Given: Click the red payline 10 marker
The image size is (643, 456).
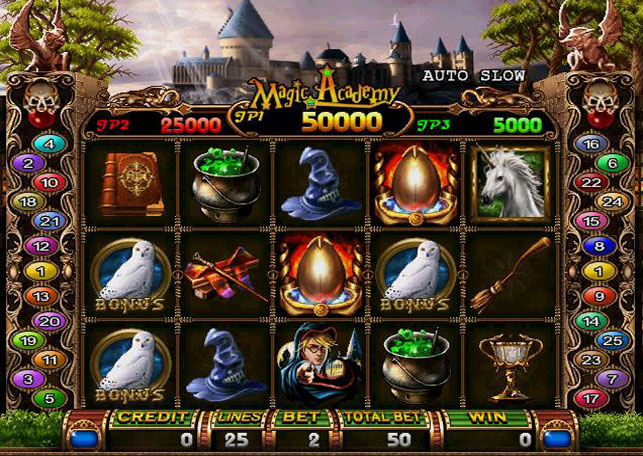Looking at the screenshot, I should tap(51, 182).
